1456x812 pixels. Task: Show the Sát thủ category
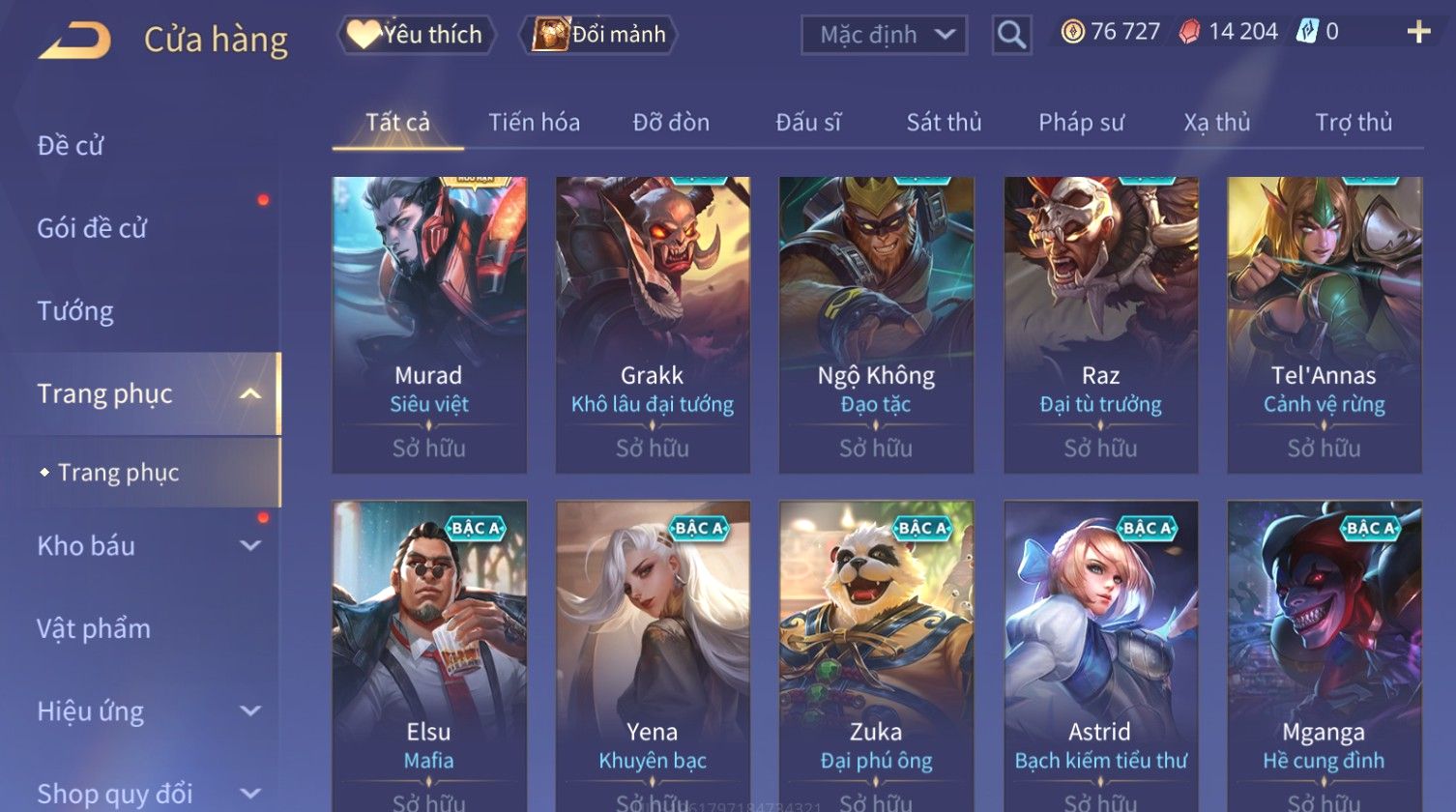(944, 123)
